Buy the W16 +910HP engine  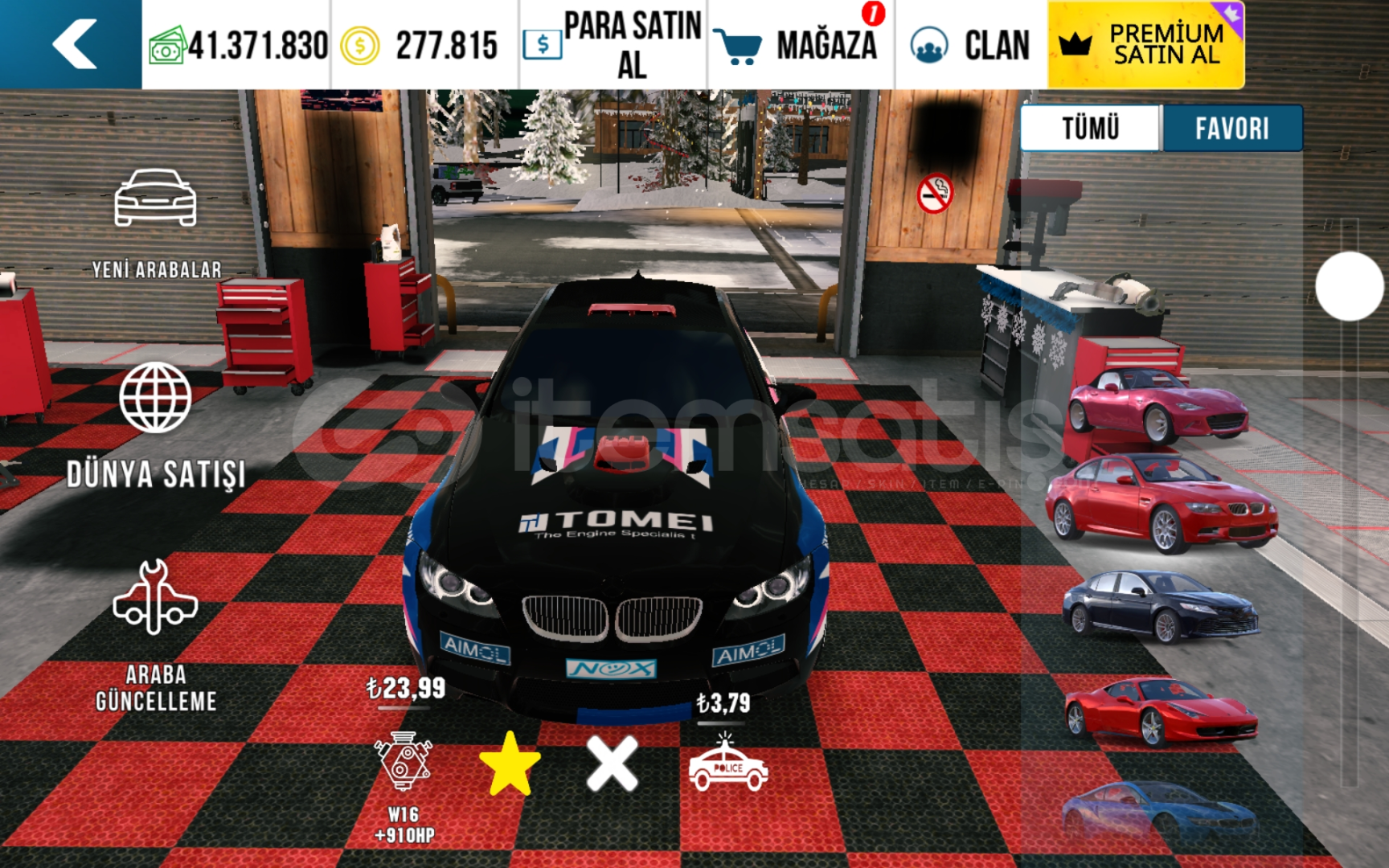pos(404,764)
